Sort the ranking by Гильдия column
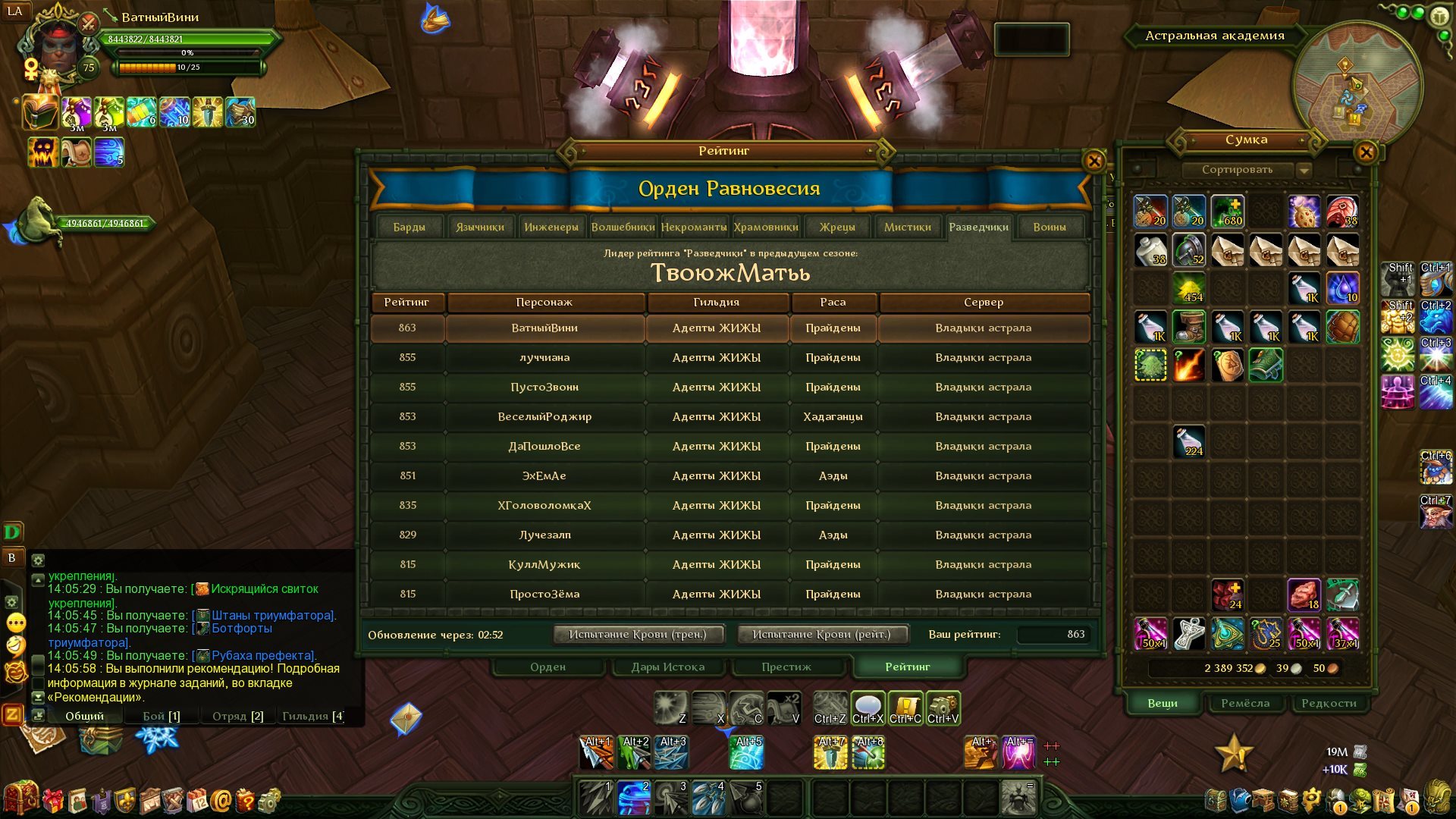 coord(716,302)
